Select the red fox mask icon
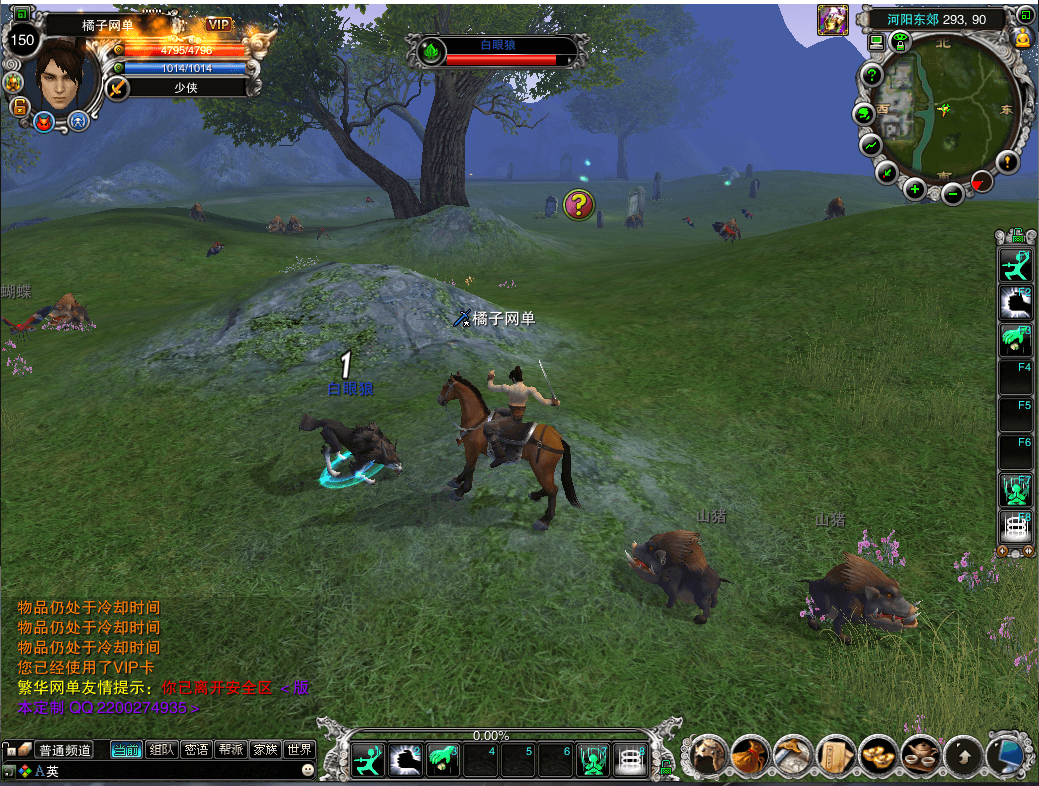The width and height of the screenshot is (1039, 786). pos(44,122)
